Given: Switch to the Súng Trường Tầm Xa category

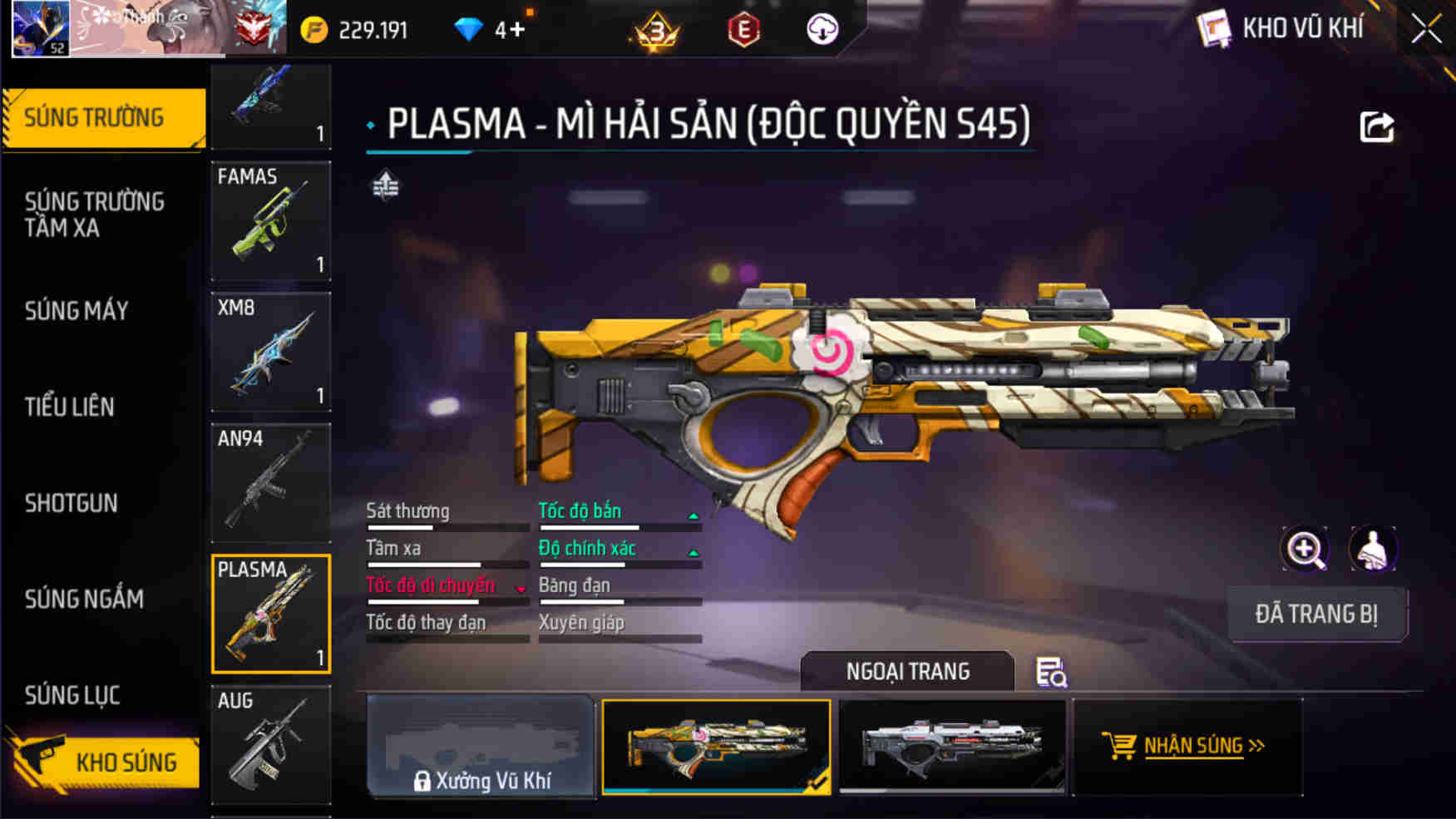Looking at the screenshot, I should point(94,215).
